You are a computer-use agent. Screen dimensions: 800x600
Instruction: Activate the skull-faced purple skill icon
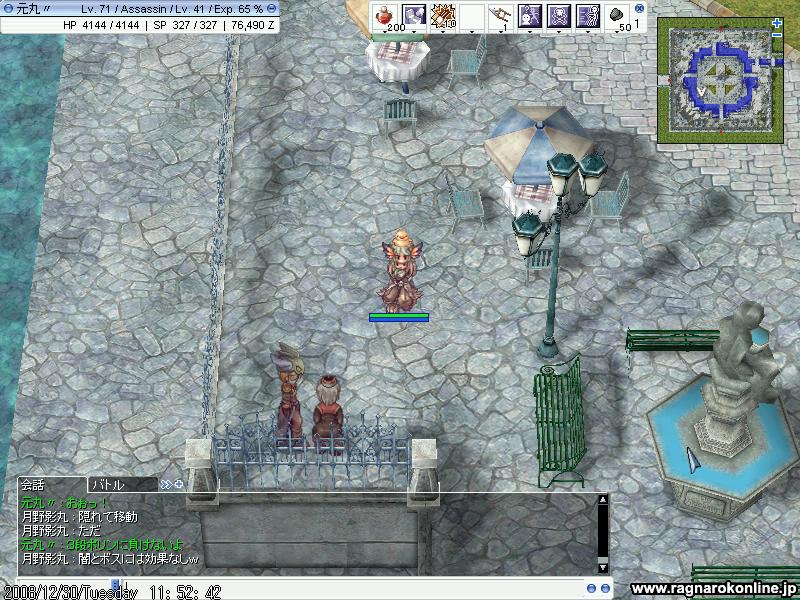[559, 16]
